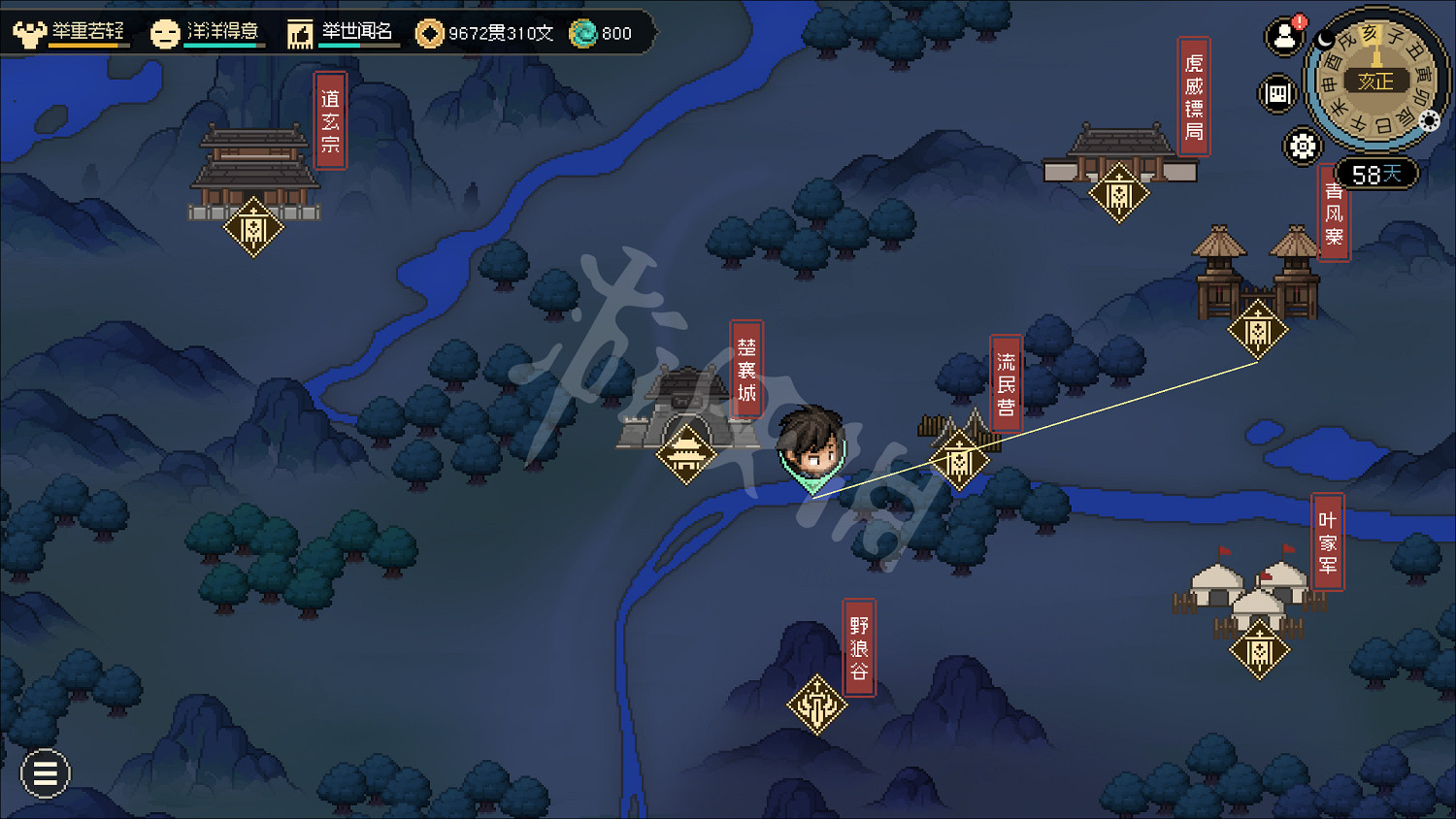The height and width of the screenshot is (819, 1456).
Task: Select the 春风寨 fortress marker
Action: [1258, 331]
